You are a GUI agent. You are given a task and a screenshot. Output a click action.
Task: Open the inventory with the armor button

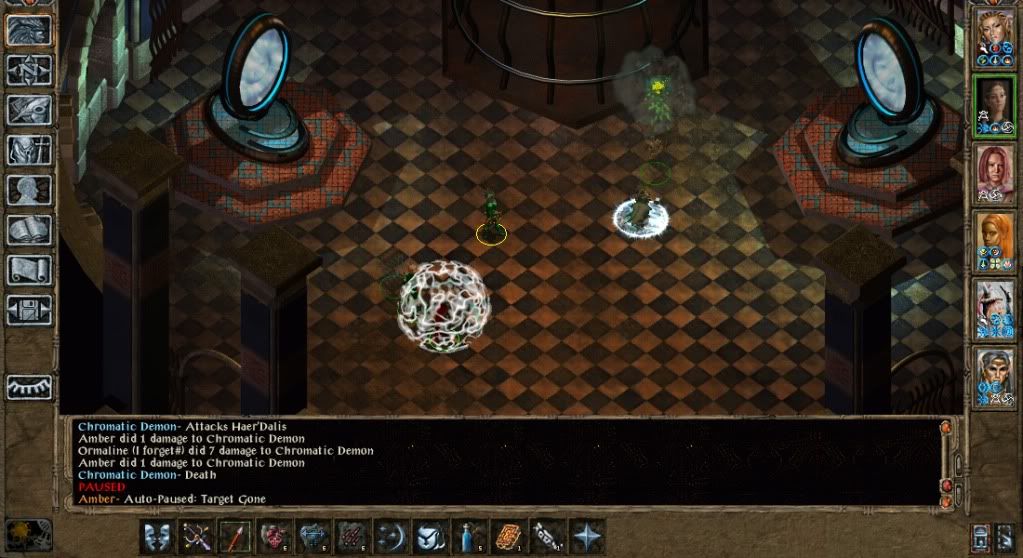click(x=30, y=150)
